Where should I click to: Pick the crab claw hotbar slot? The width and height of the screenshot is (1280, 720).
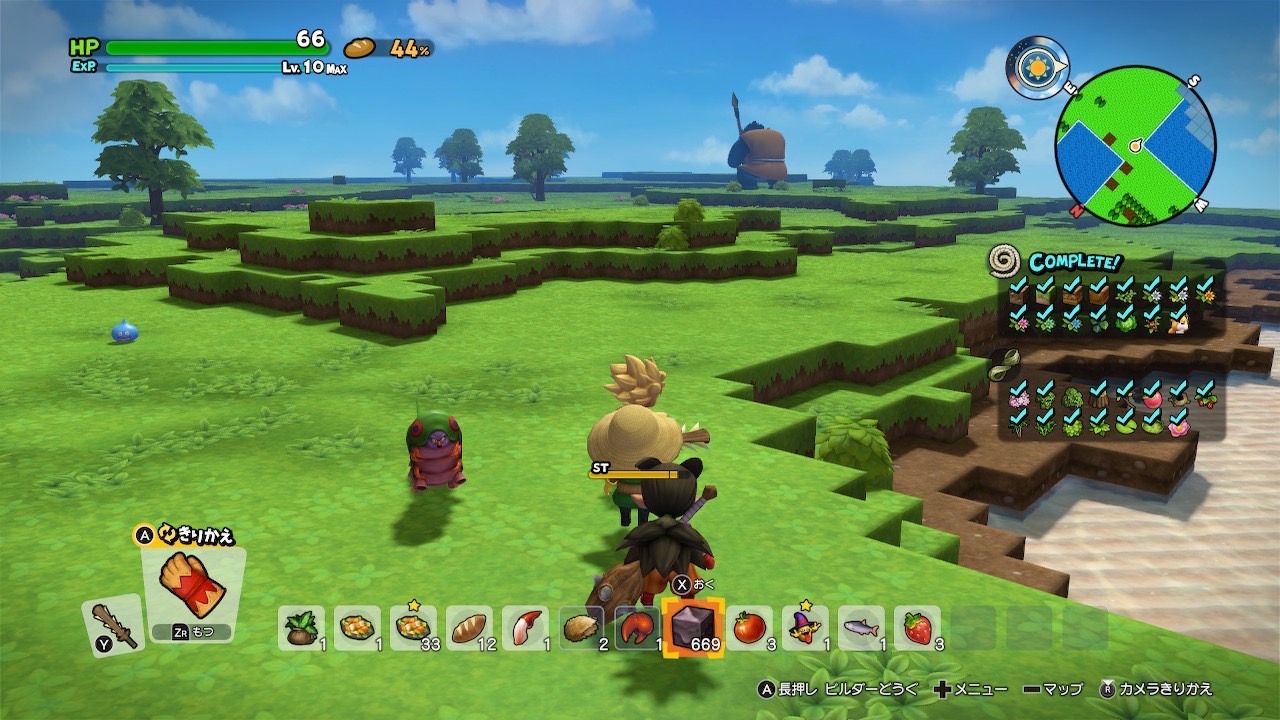[x=525, y=628]
